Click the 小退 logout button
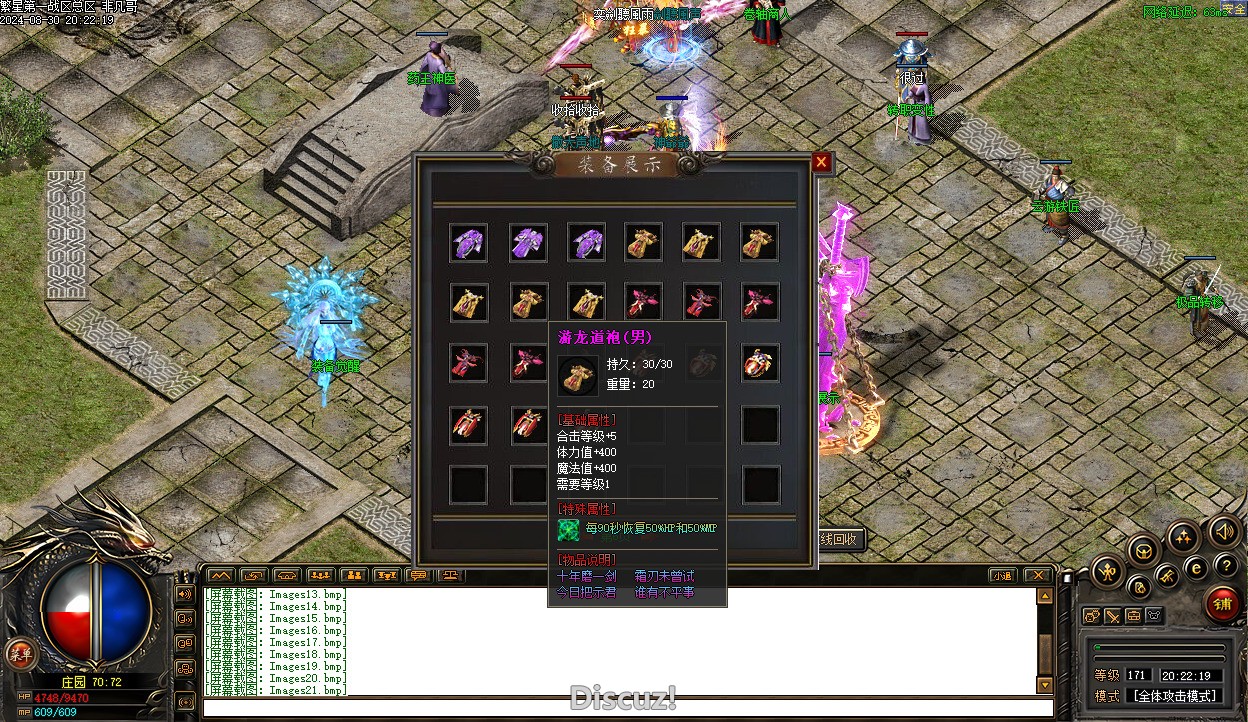This screenshot has width=1248, height=722. tap(1003, 575)
